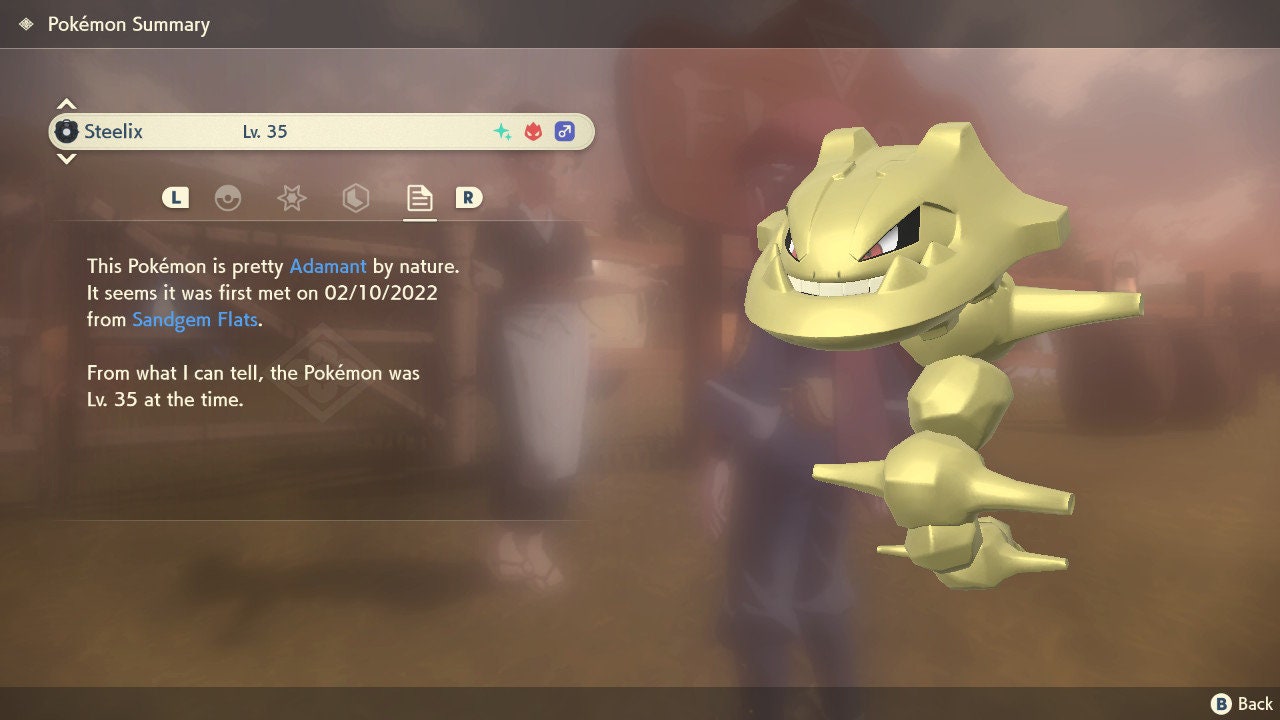The image size is (1280, 720).
Task: Click the down arrow to view next Pokémon
Action: [x=66, y=160]
